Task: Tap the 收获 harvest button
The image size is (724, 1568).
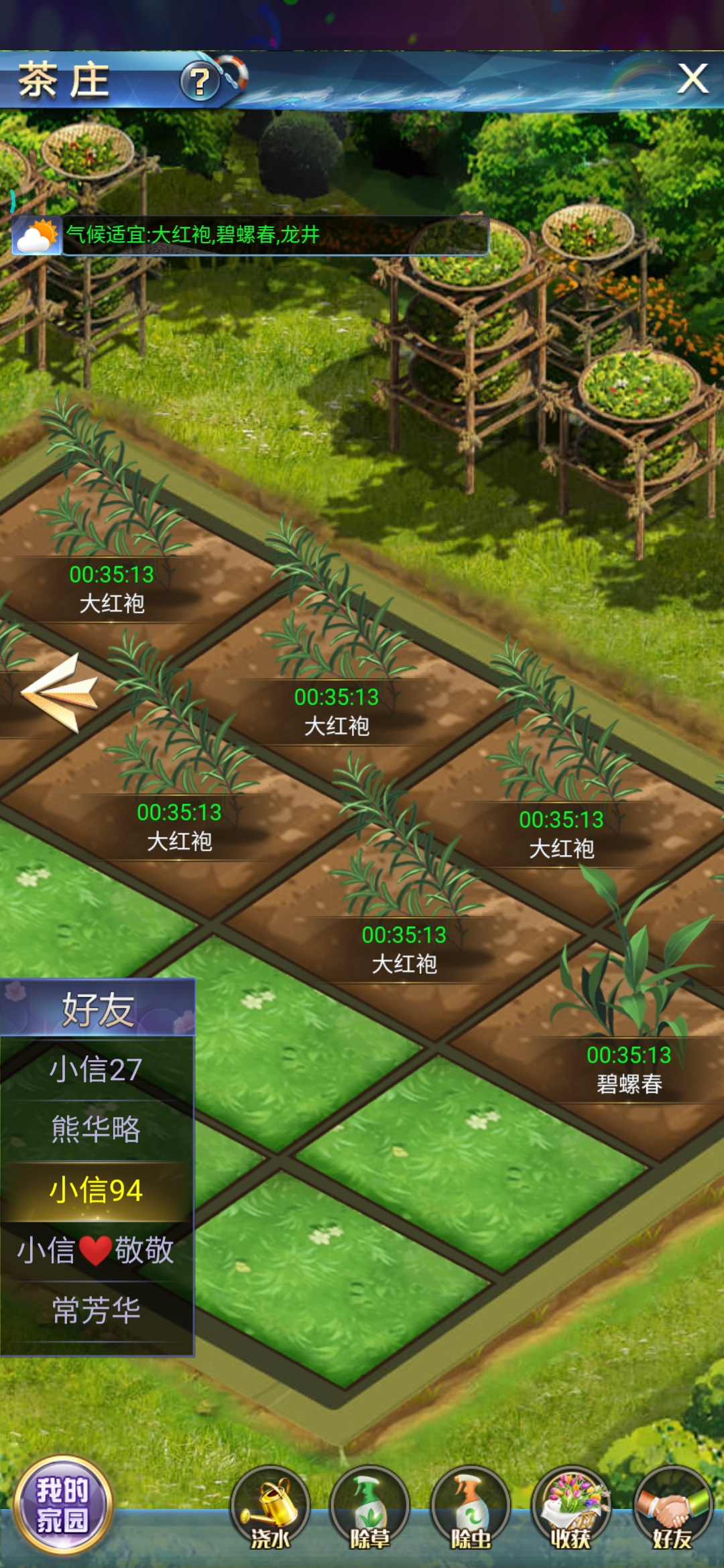Action: pos(571,1508)
